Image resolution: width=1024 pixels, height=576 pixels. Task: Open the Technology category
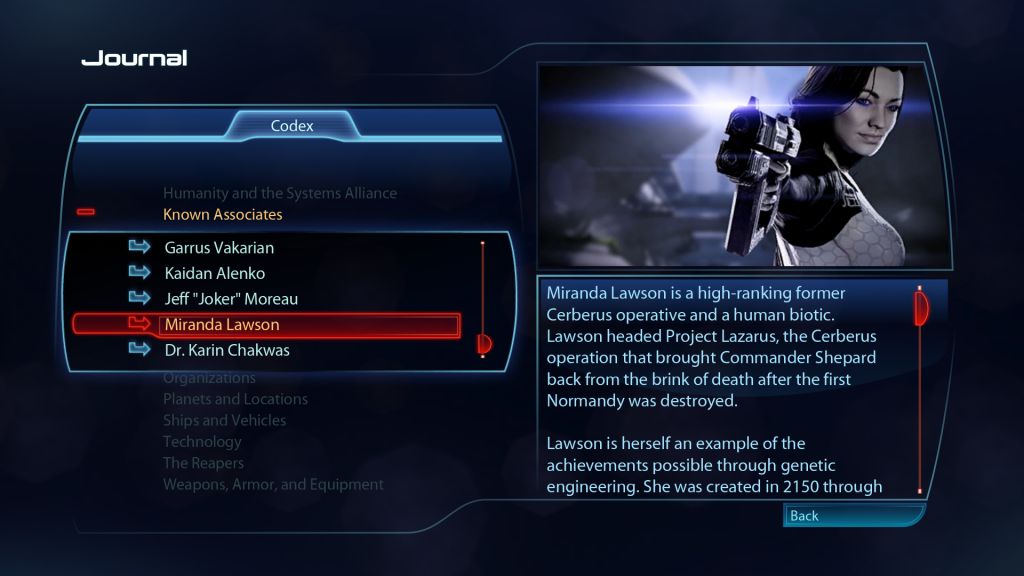click(202, 442)
